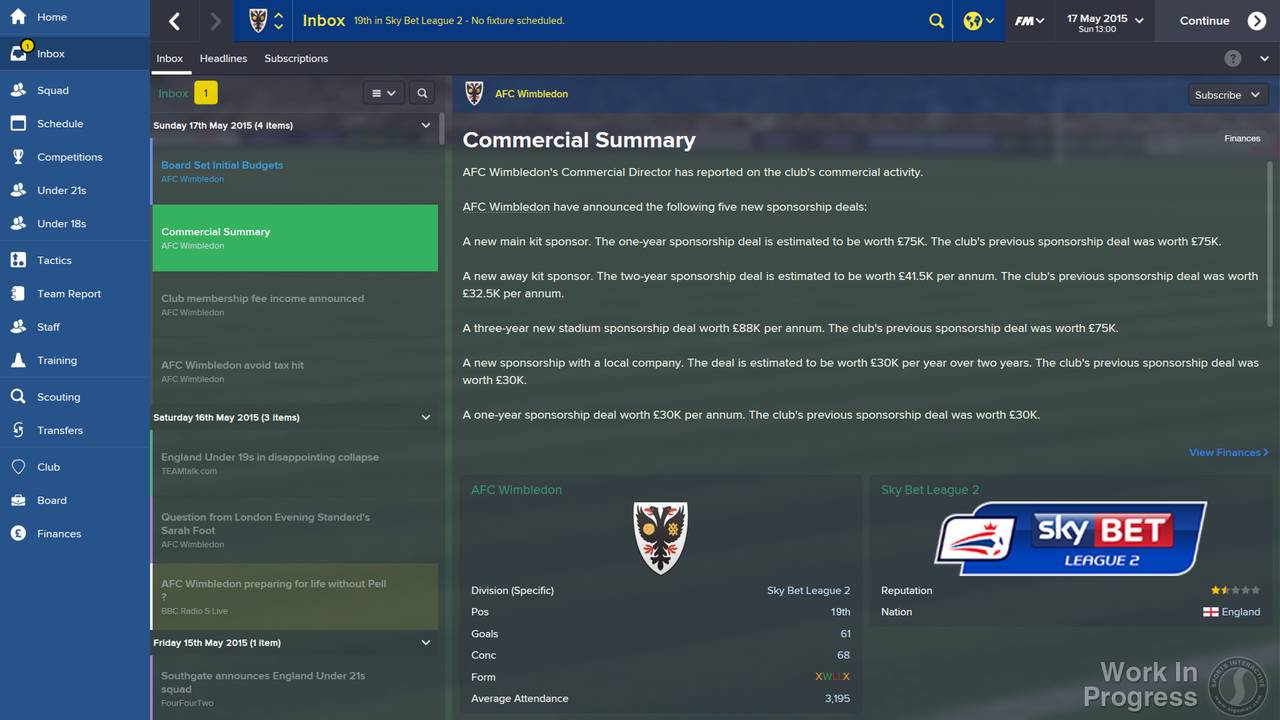The width and height of the screenshot is (1280, 720).
Task: Open the inbox filter dropdown
Action: coord(383,92)
